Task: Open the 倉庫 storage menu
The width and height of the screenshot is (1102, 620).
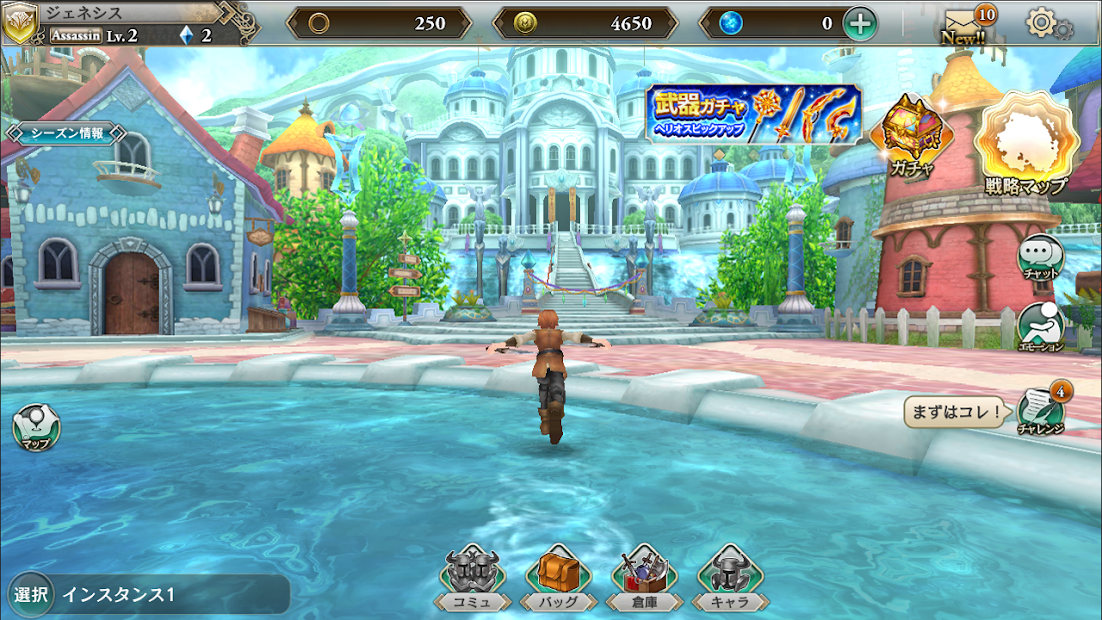Action: click(645, 577)
